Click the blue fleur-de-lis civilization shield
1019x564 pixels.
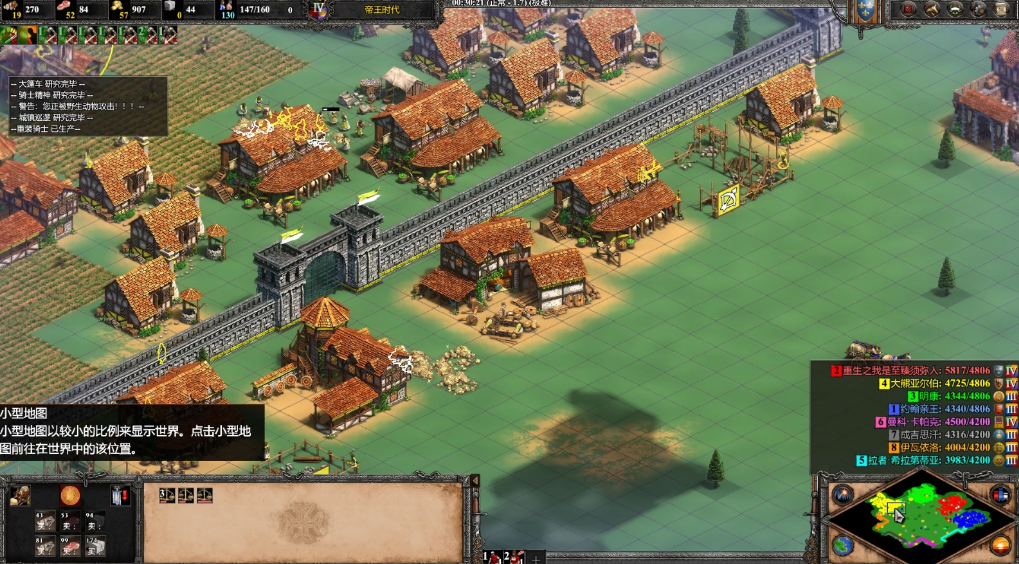(864, 10)
